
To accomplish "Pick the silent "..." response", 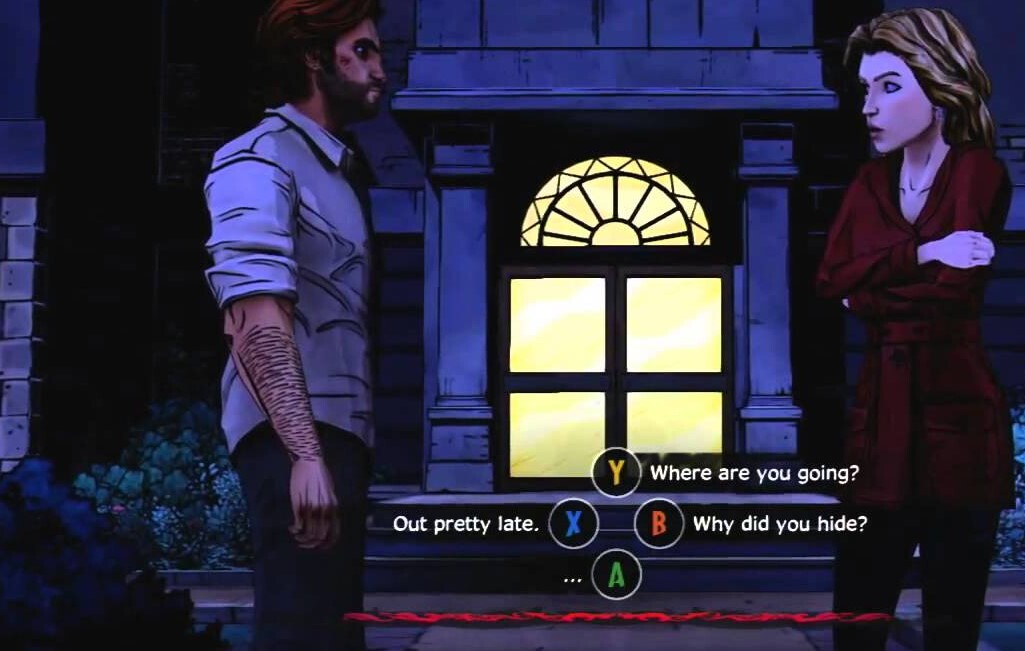I will (x=616, y=575).
